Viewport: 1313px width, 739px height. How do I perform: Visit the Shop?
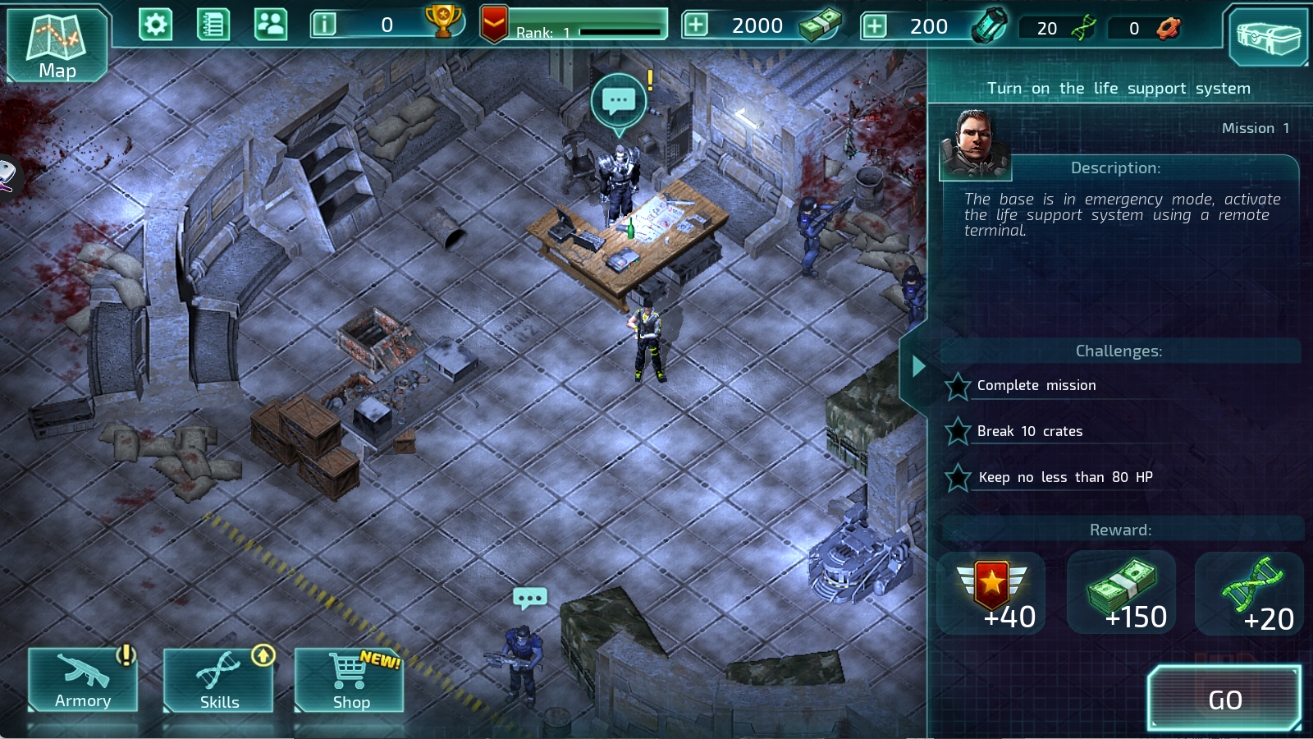pos(350,680)
